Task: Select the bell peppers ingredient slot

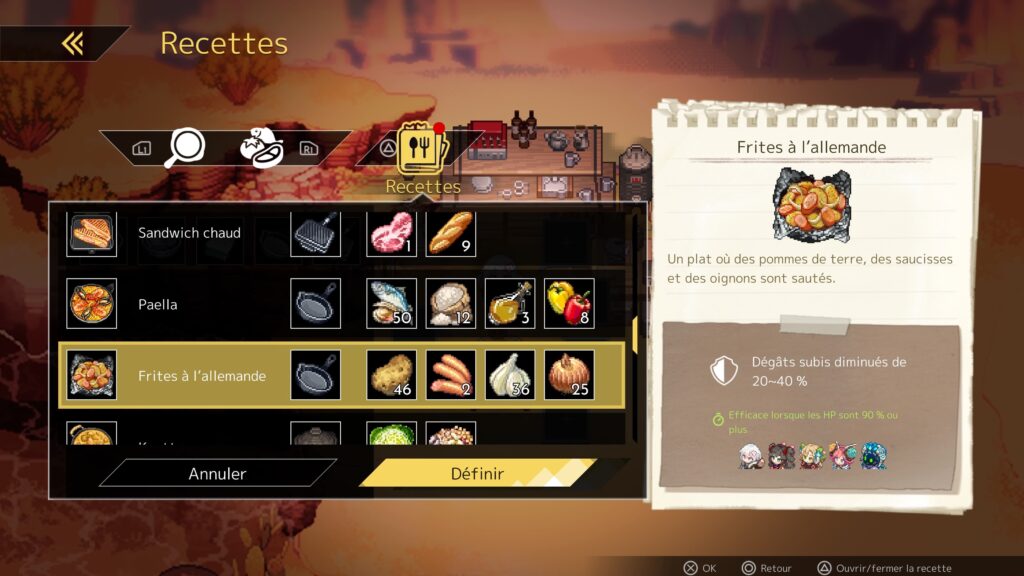Action: tap(569, 304)
